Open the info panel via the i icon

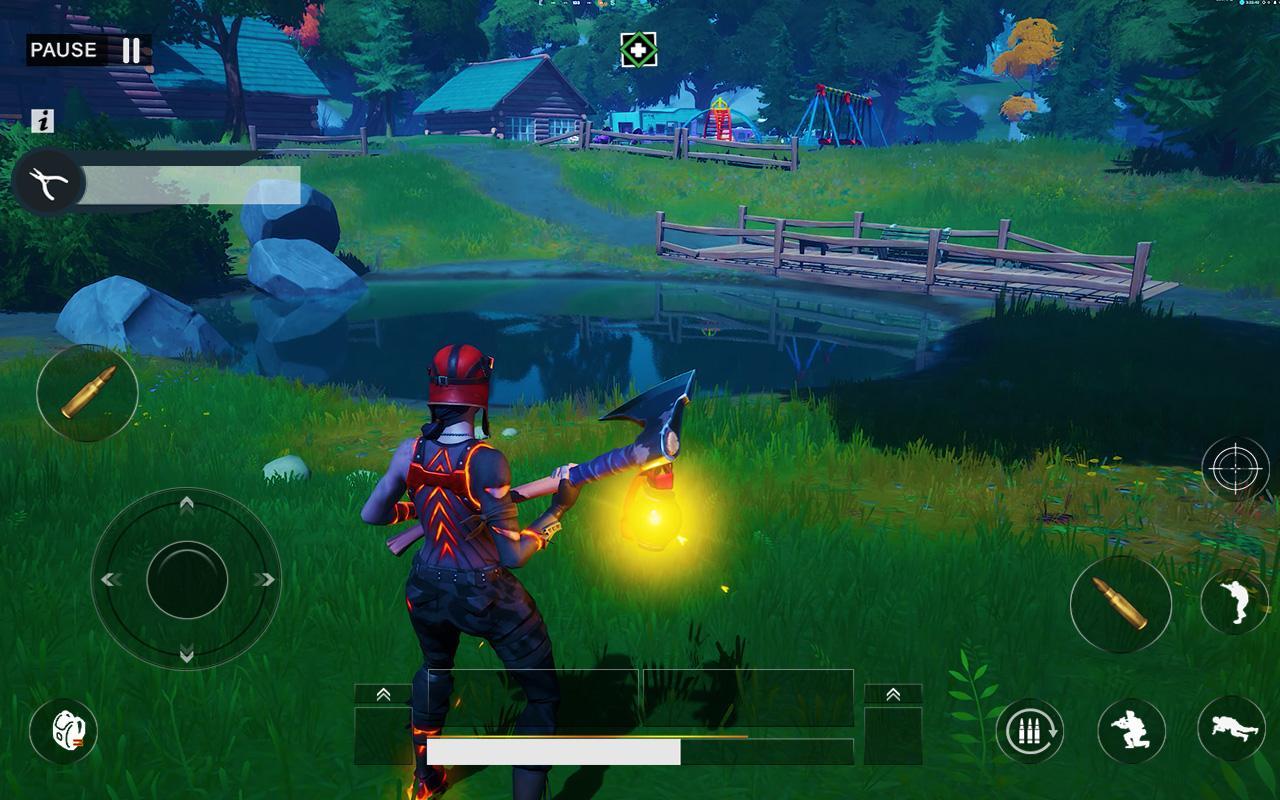[x=42, y=121]
